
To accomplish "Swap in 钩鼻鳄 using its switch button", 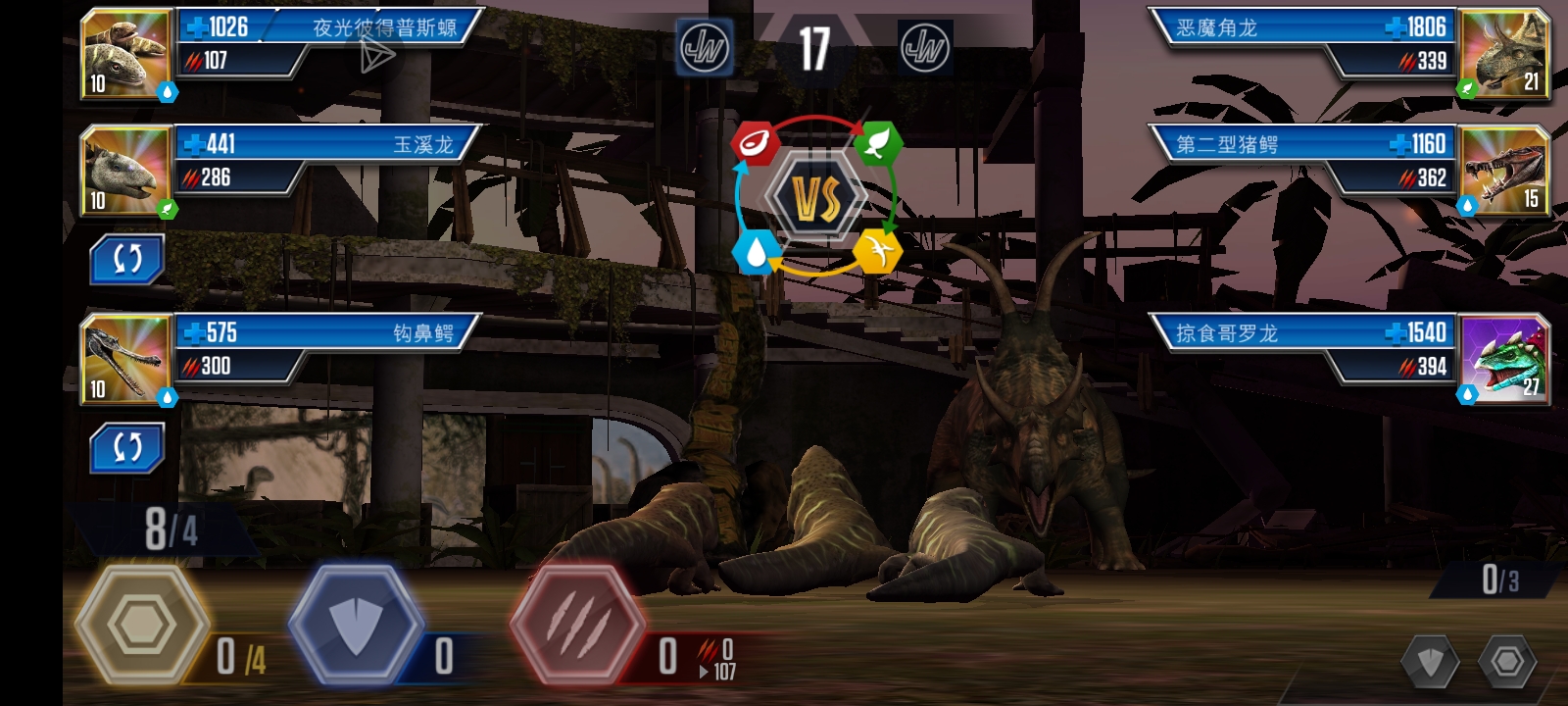I will pos(127,447).
